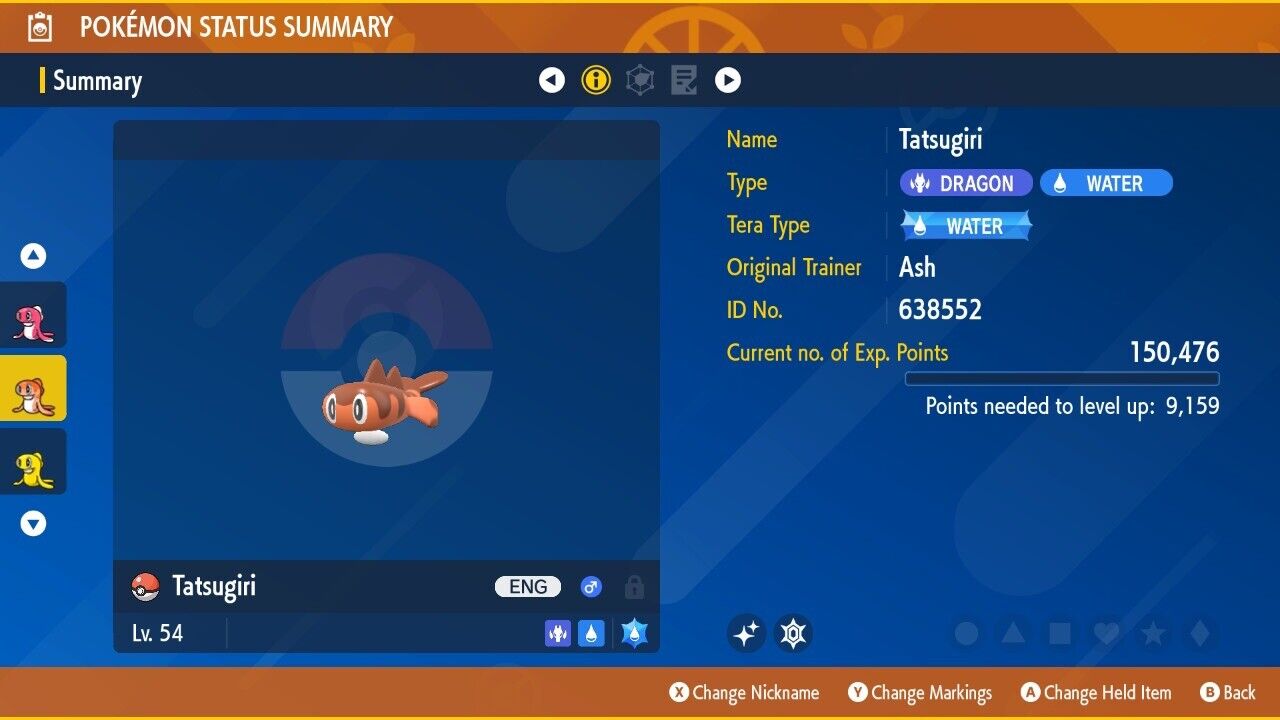Open the memo notes tab icon
Viewport: 1280px width, 720px height.
[x=684, y=80]
